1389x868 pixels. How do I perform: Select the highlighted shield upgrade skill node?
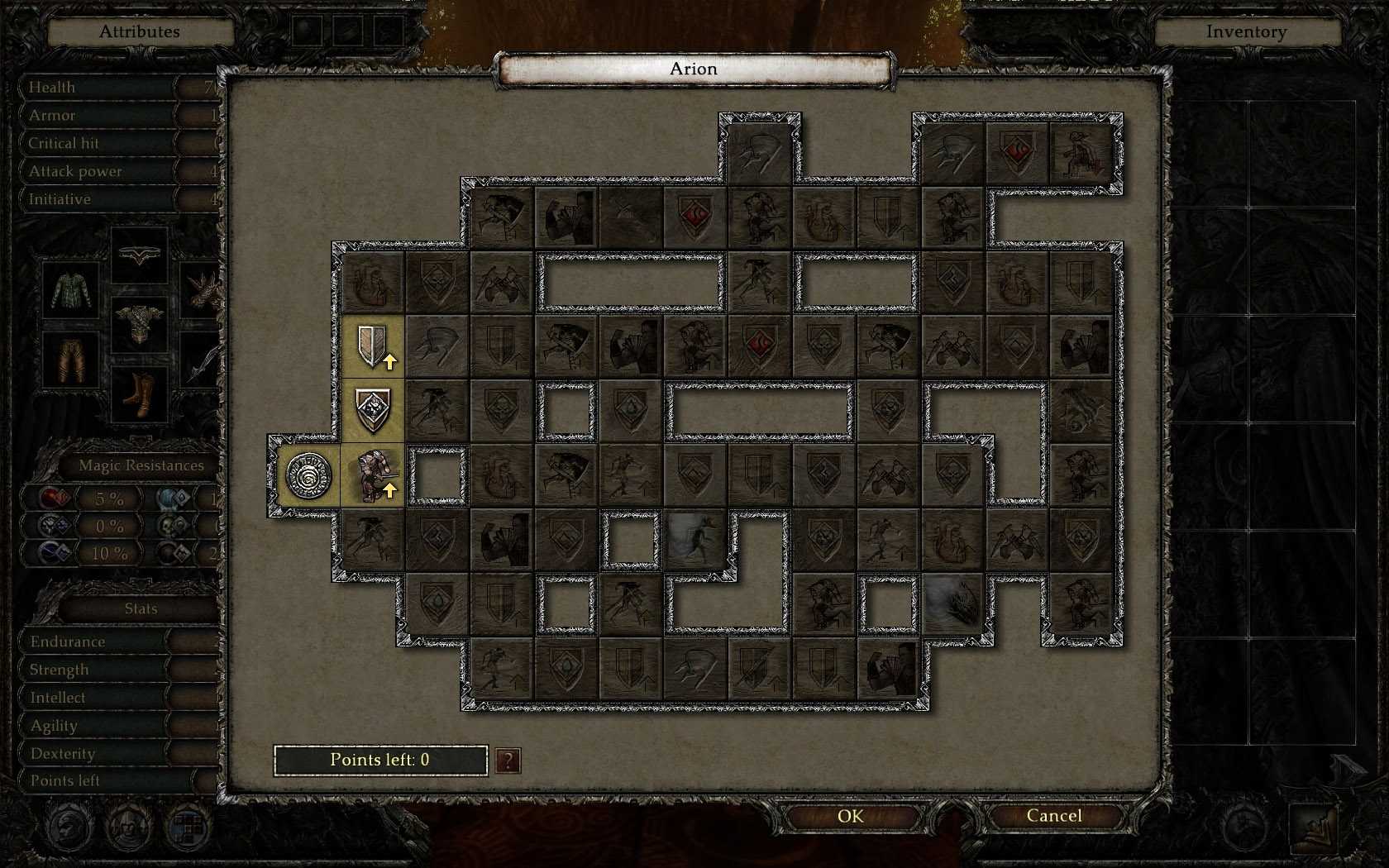[373, 346]
